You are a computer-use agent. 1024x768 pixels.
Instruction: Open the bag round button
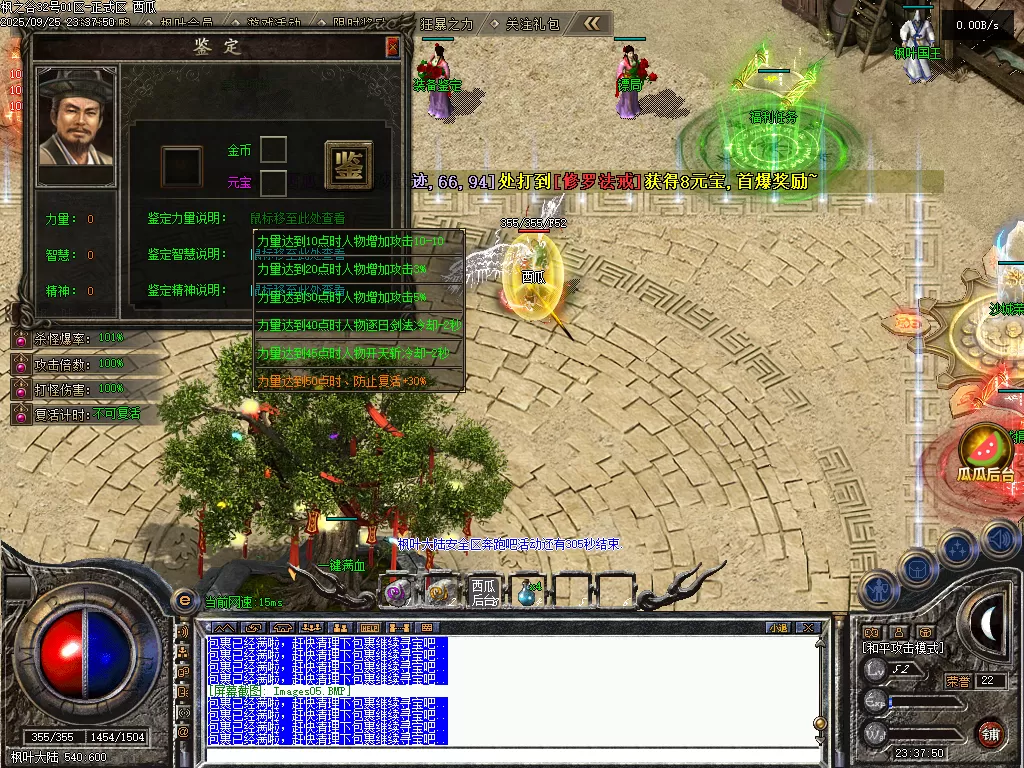(916, 568)
